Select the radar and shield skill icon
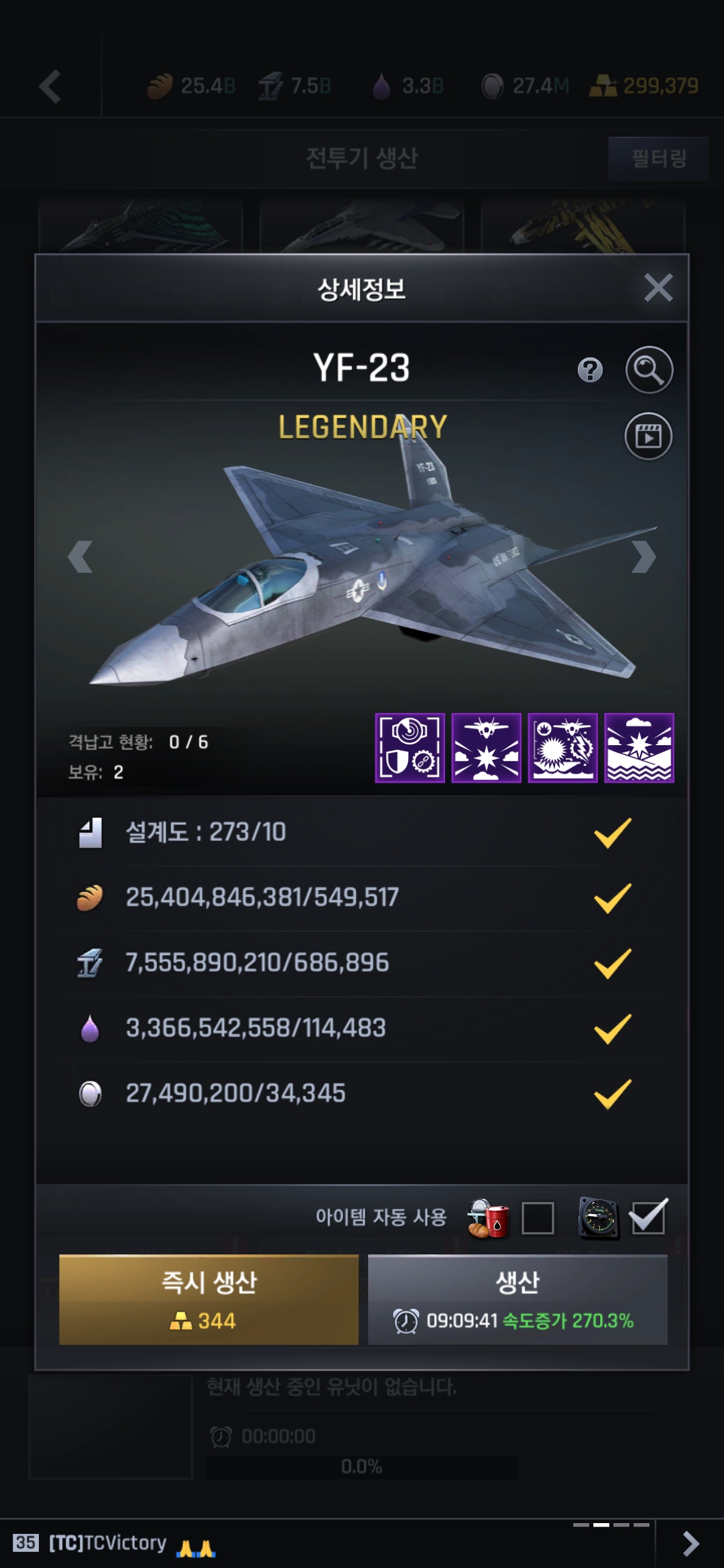This screenshot has height=1568, width=724. coord(410,748)
